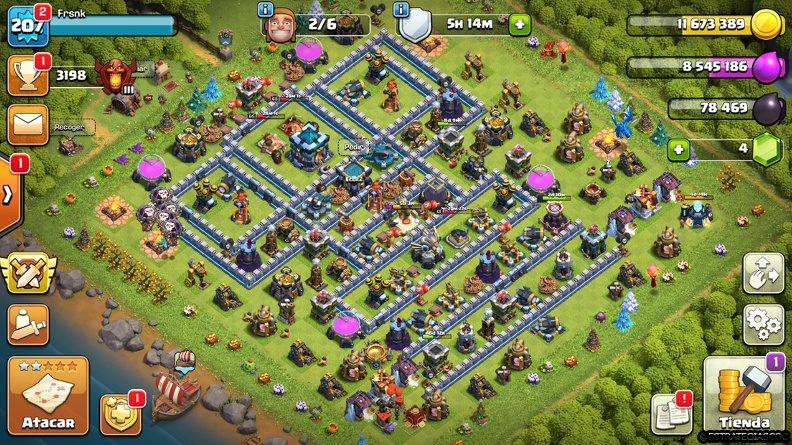Tap the pink elixir drop icon

[x=765, y=66]
